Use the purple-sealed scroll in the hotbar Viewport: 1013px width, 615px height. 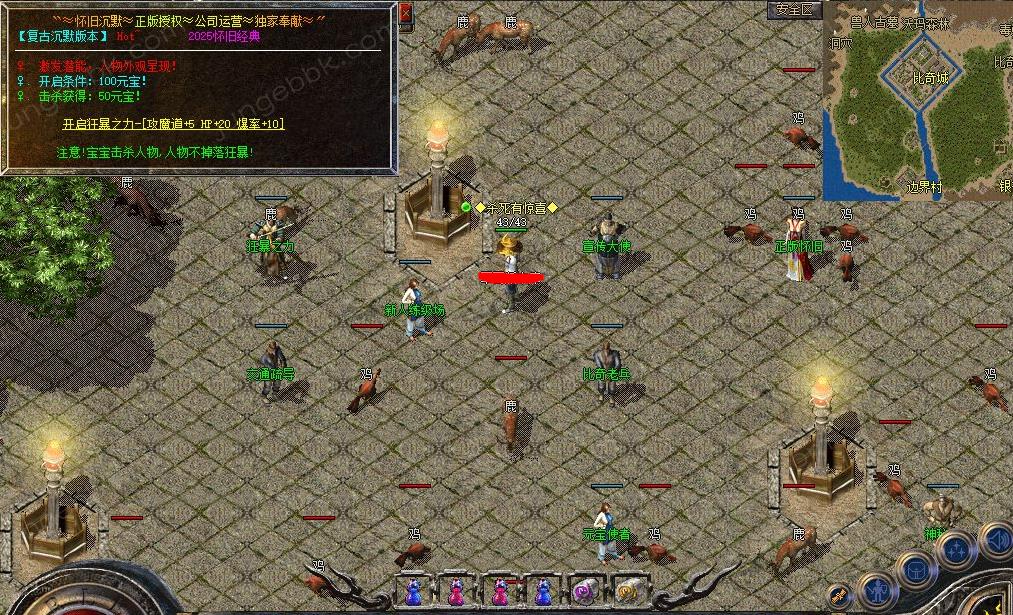pyautogui.click(x=583, y=590)
